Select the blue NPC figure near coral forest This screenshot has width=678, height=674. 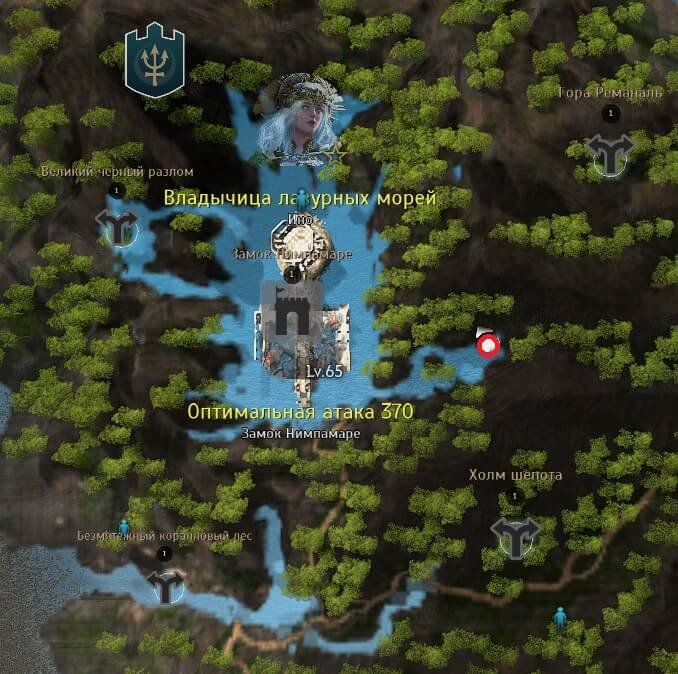pos(124,526)
